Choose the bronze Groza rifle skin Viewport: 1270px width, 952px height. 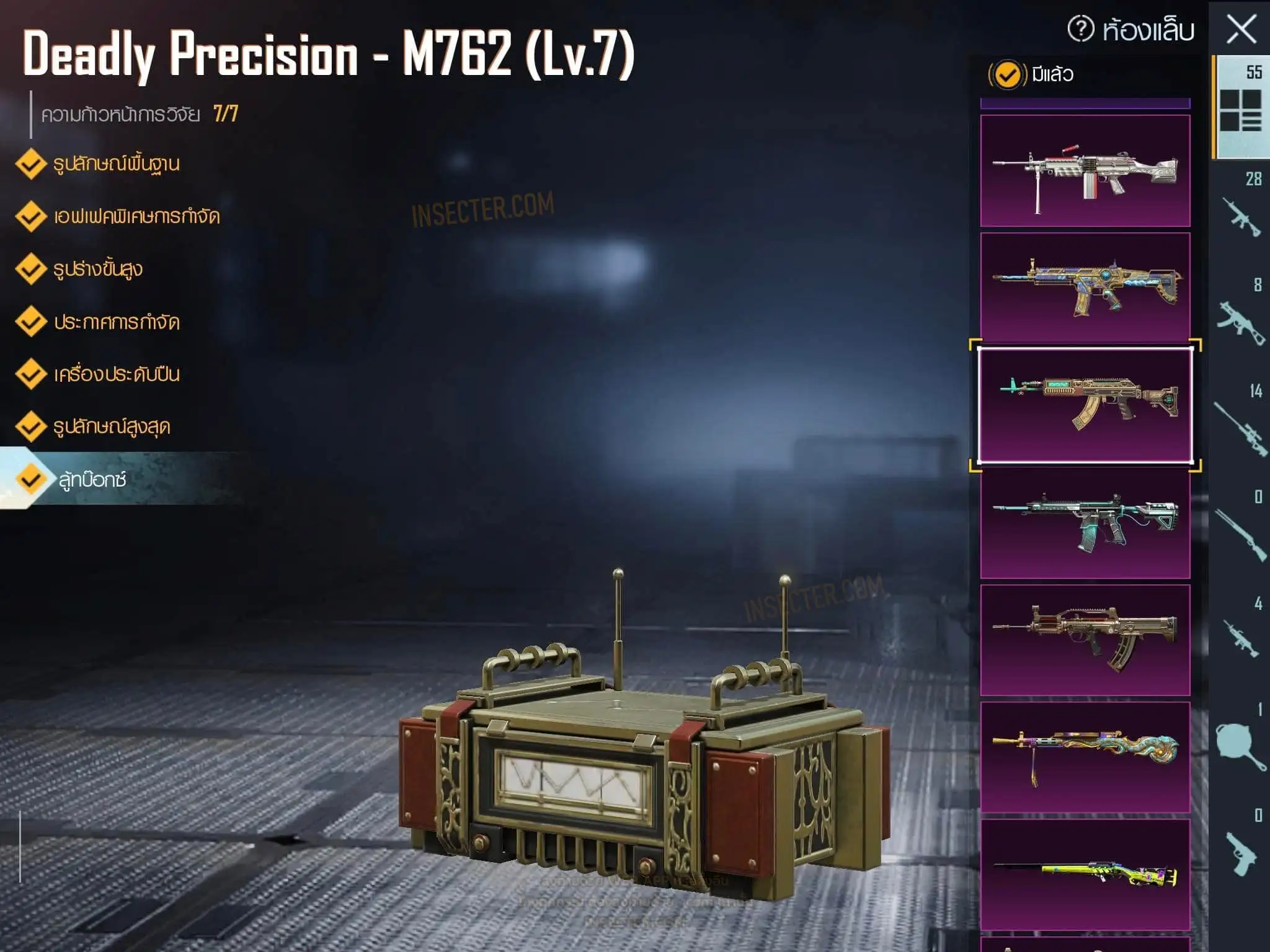coord(1085,640)
